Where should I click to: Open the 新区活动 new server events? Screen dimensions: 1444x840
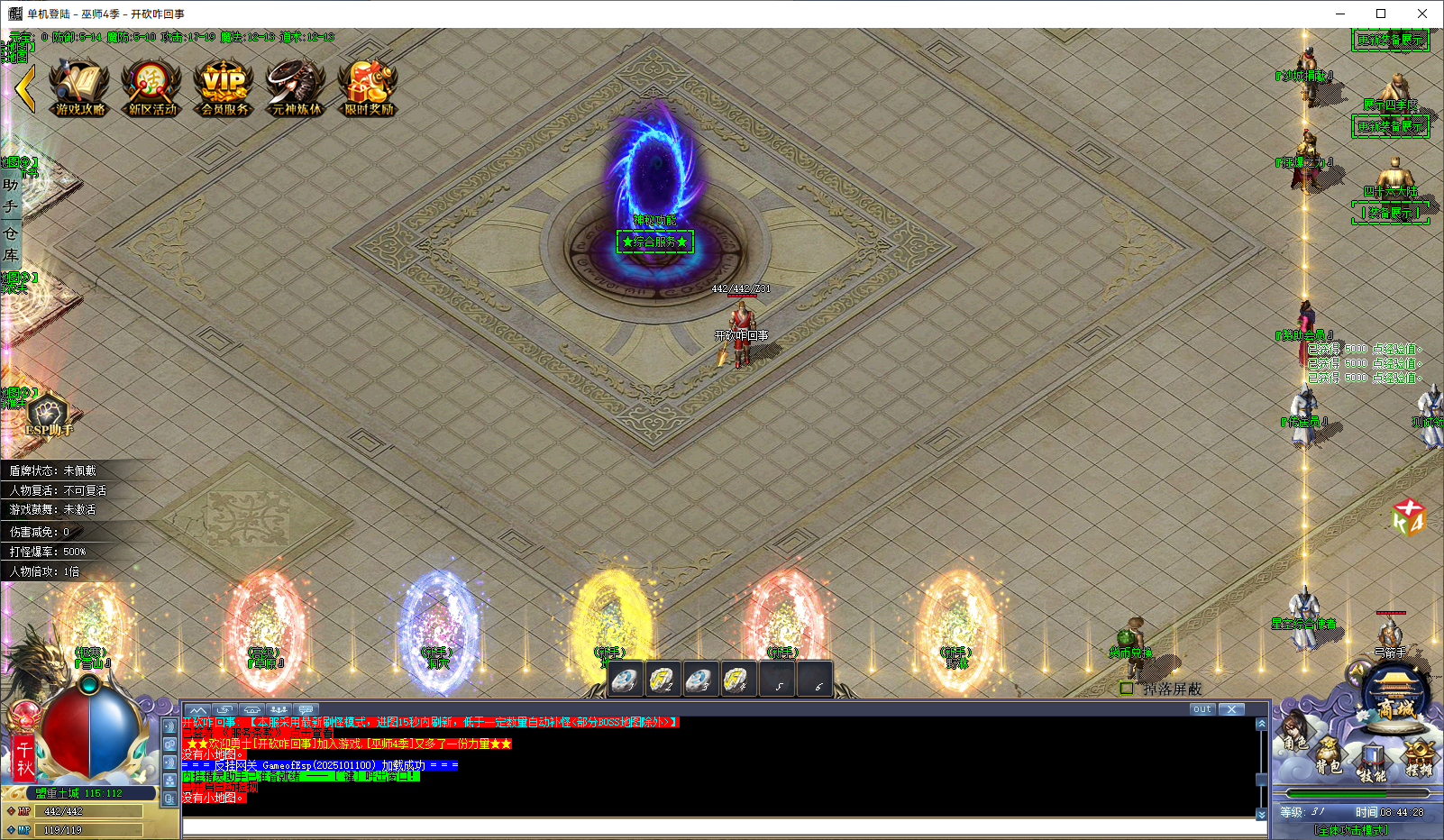tap(152, 87)
